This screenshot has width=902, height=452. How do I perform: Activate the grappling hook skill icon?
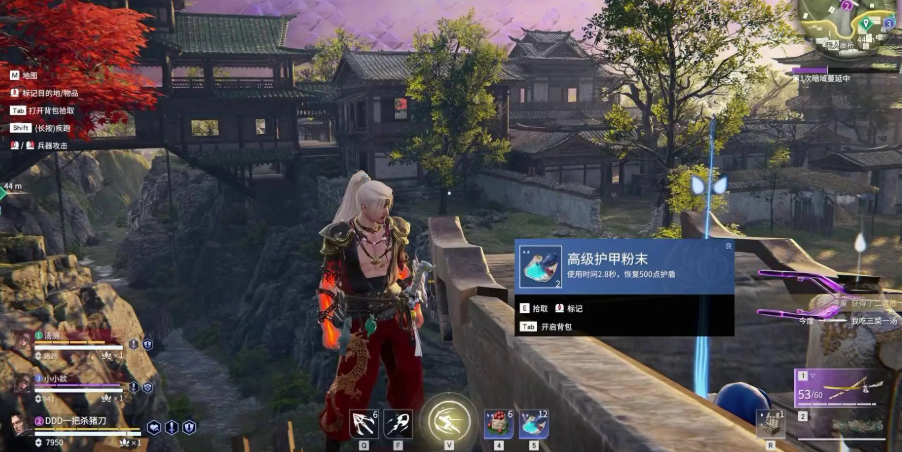coord(362,424)
